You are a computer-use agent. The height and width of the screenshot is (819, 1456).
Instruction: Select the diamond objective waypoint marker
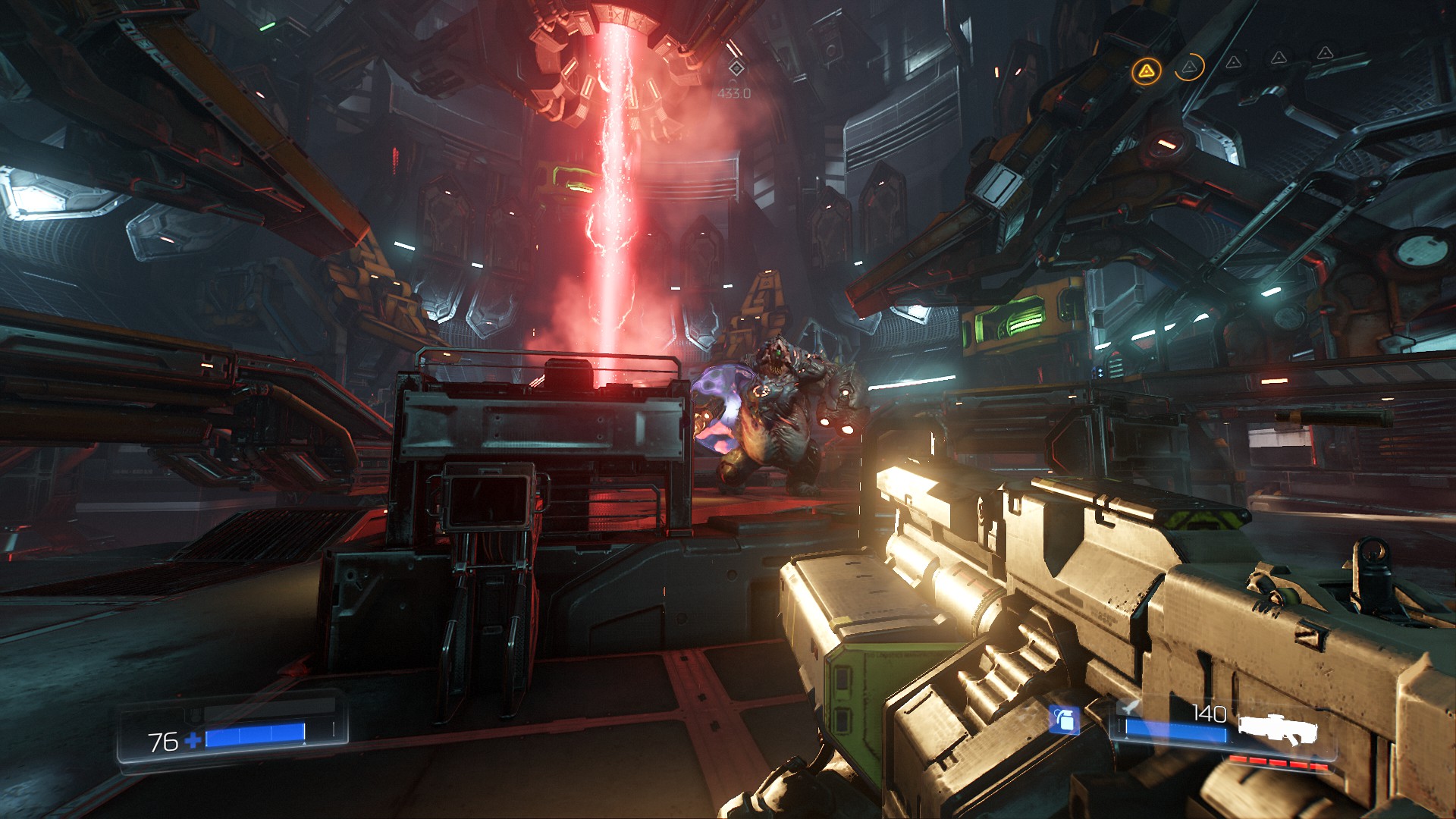pos(735,68)
